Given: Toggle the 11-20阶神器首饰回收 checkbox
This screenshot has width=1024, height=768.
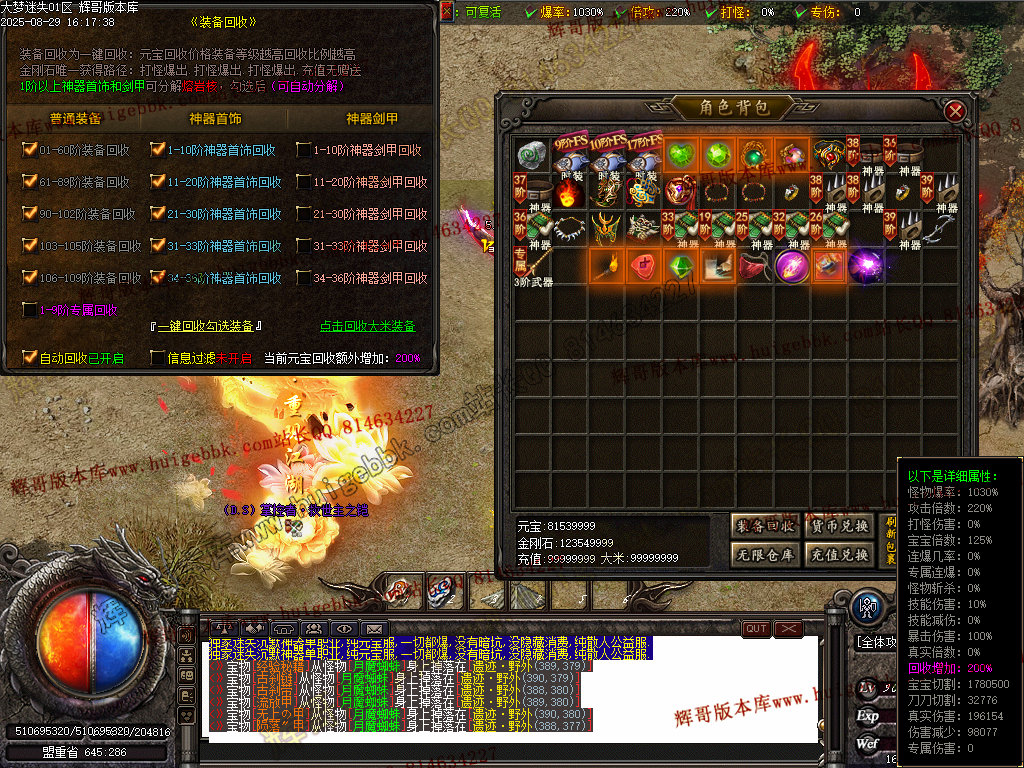Looking at the screenshot, I should point(157,182).
